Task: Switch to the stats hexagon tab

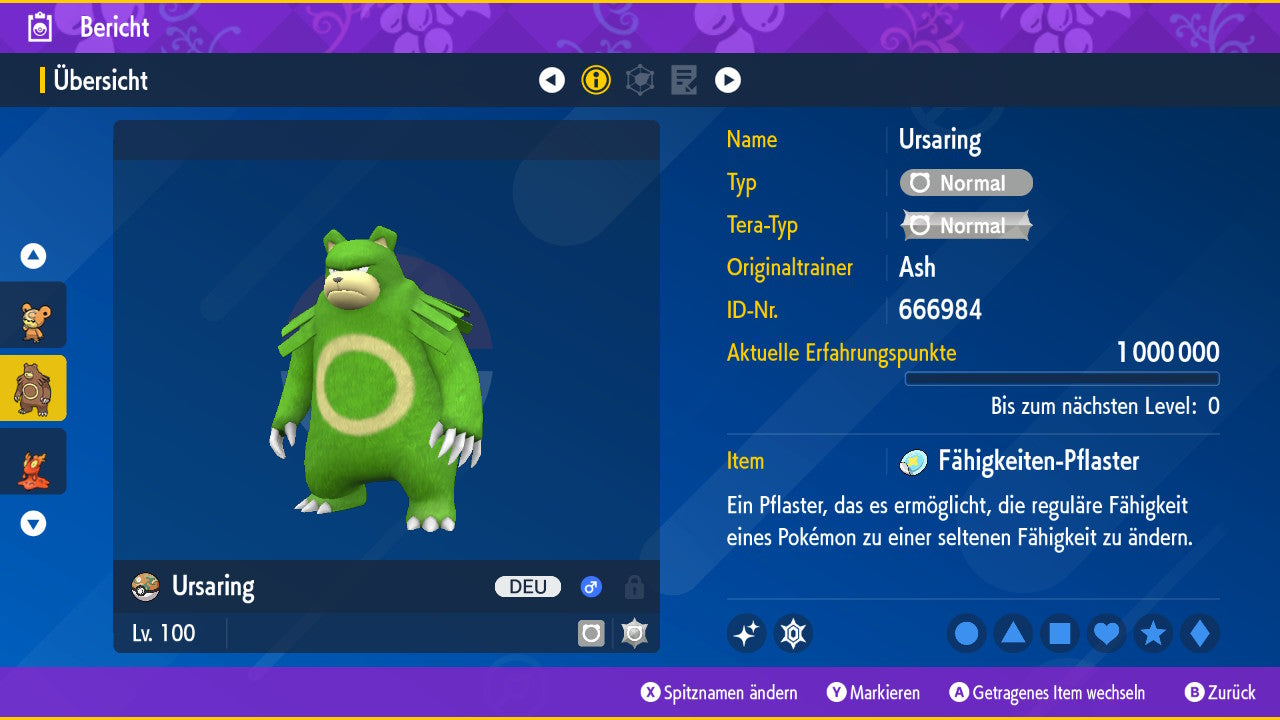Action: pyautogui.click(x=640, y=80)
